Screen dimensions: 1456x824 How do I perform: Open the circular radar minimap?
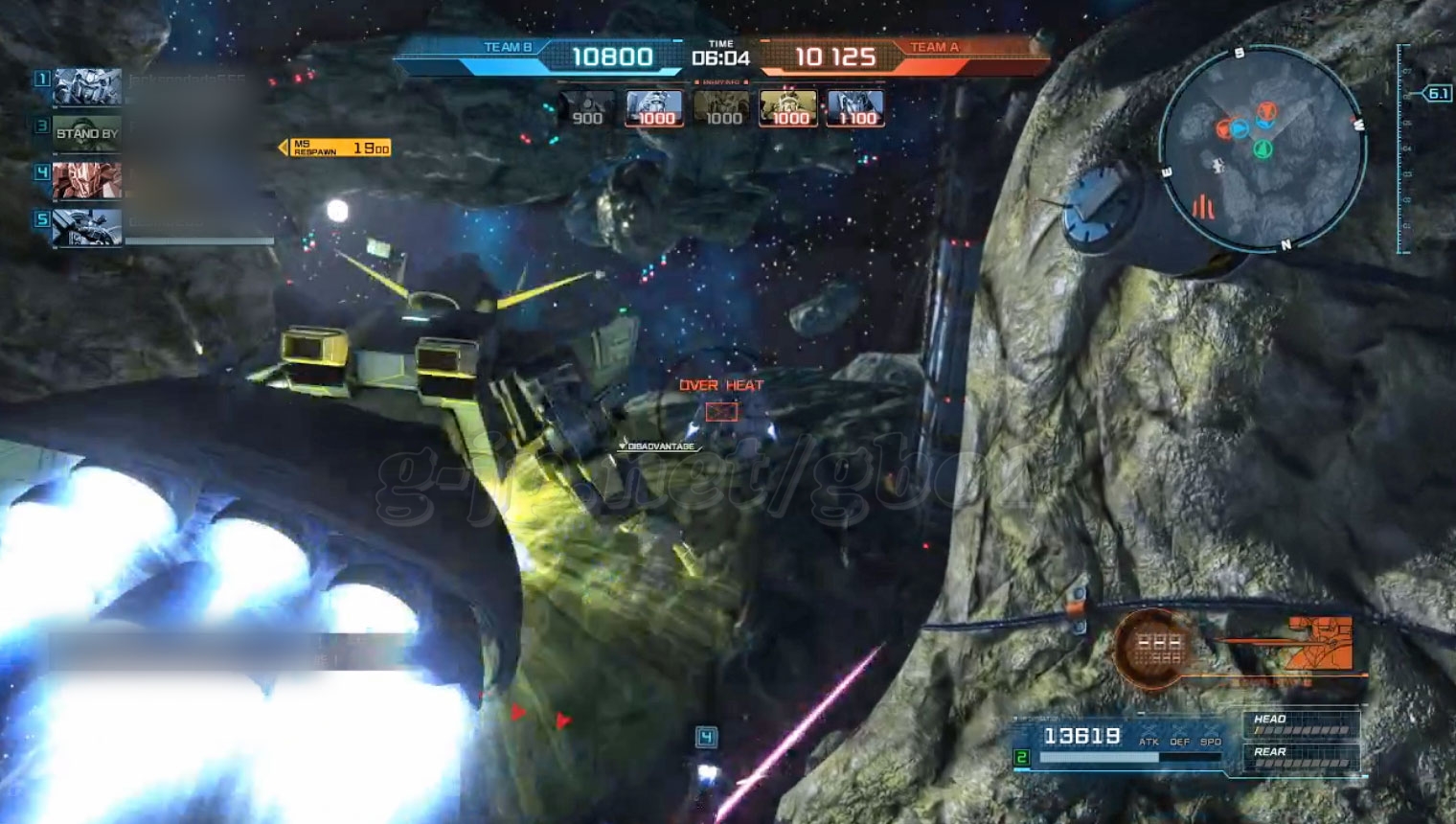(x=1260, y=147)
